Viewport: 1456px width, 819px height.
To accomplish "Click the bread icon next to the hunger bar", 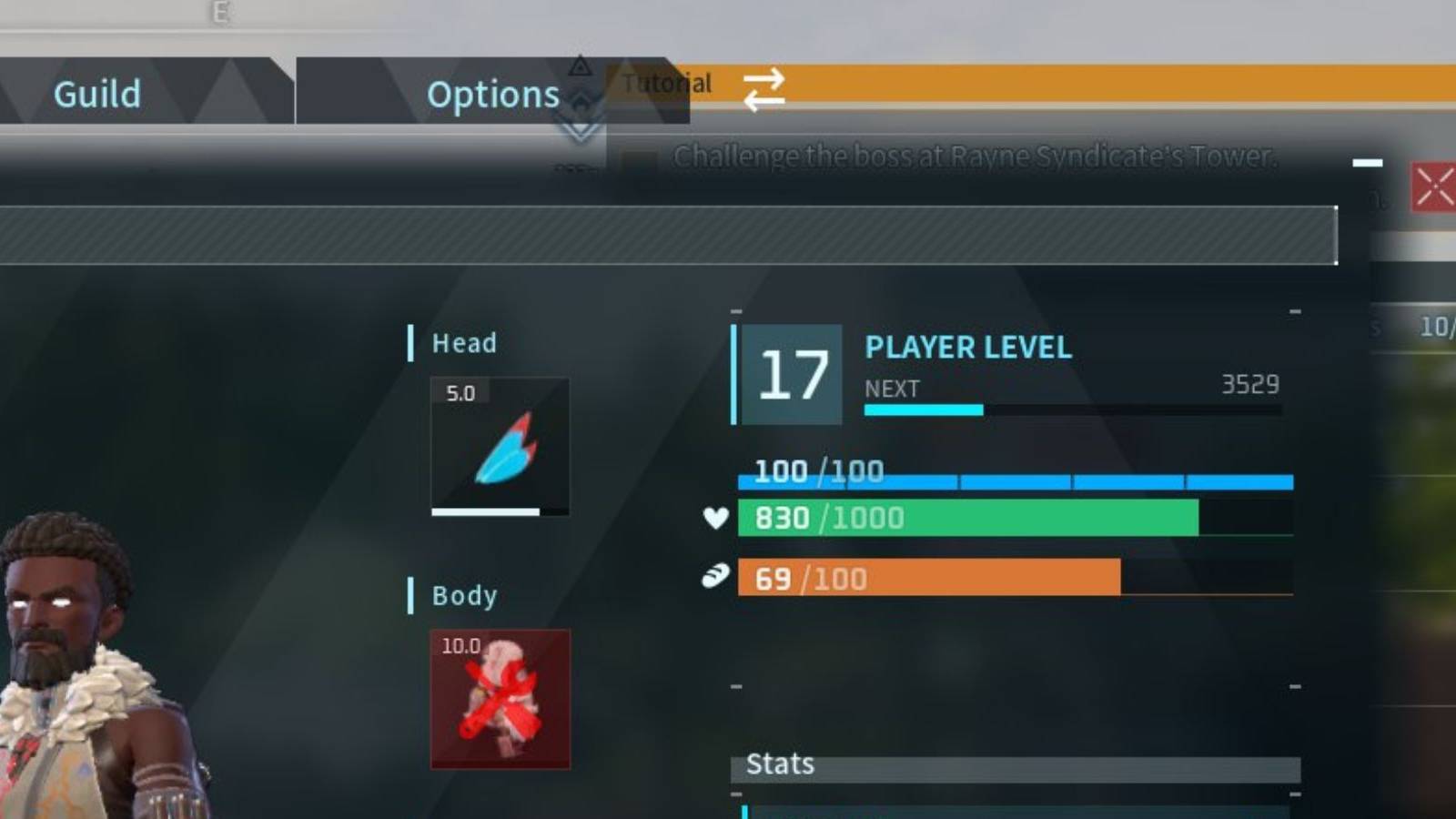I will (716, 576).
